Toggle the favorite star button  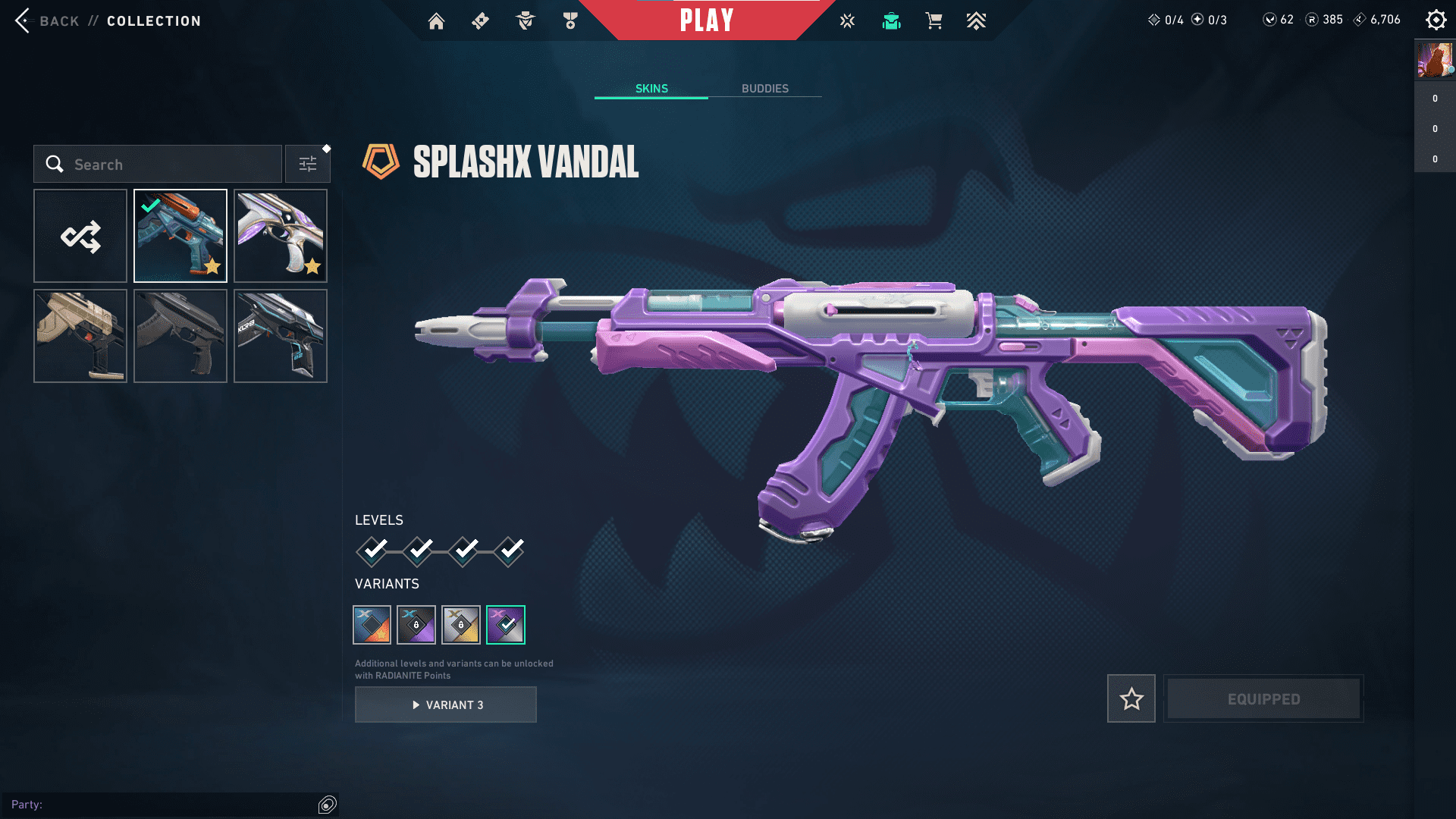1131,698
